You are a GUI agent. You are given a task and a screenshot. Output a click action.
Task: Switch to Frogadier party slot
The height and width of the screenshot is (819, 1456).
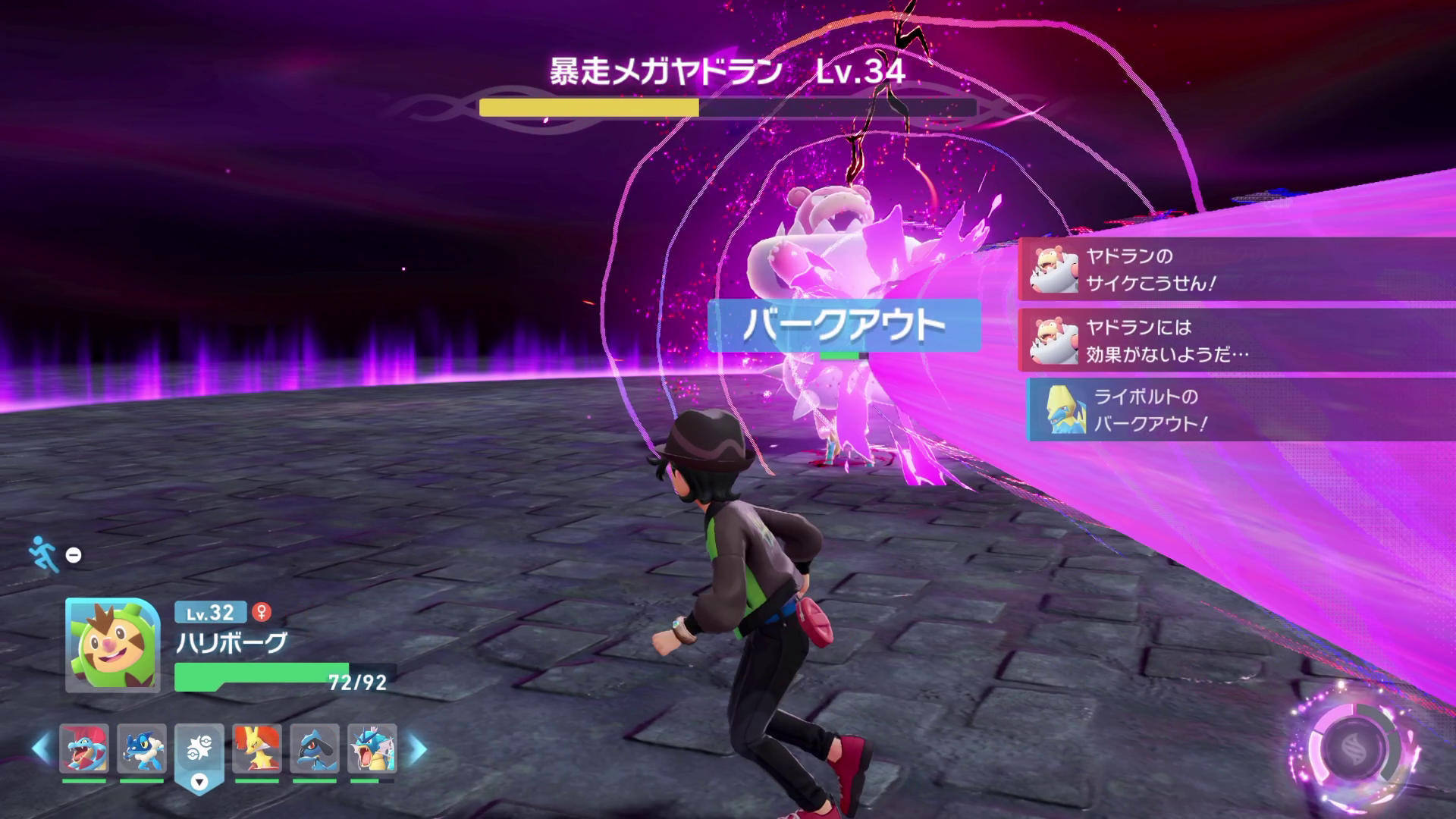pyautogui.click(x=142, y=748)
